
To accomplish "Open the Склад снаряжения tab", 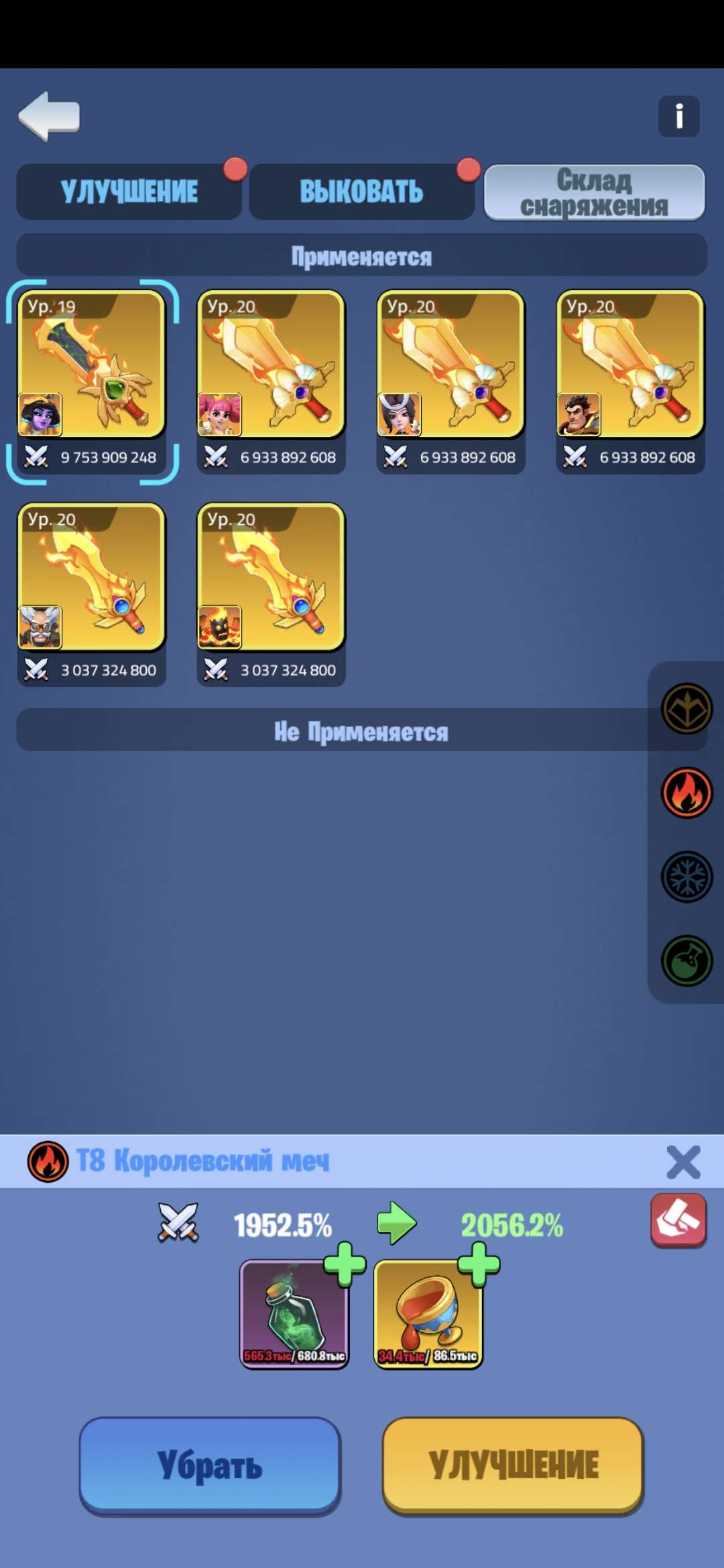I will coord(594,193).
